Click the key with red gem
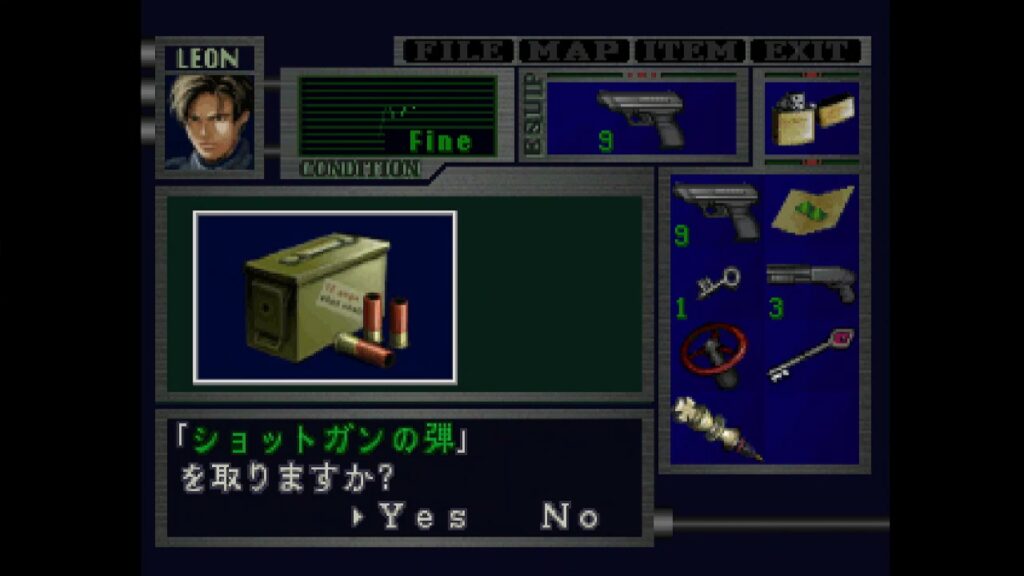This screenshot has height=576, width=1024. pyautogui.click(x=812, y=355)
